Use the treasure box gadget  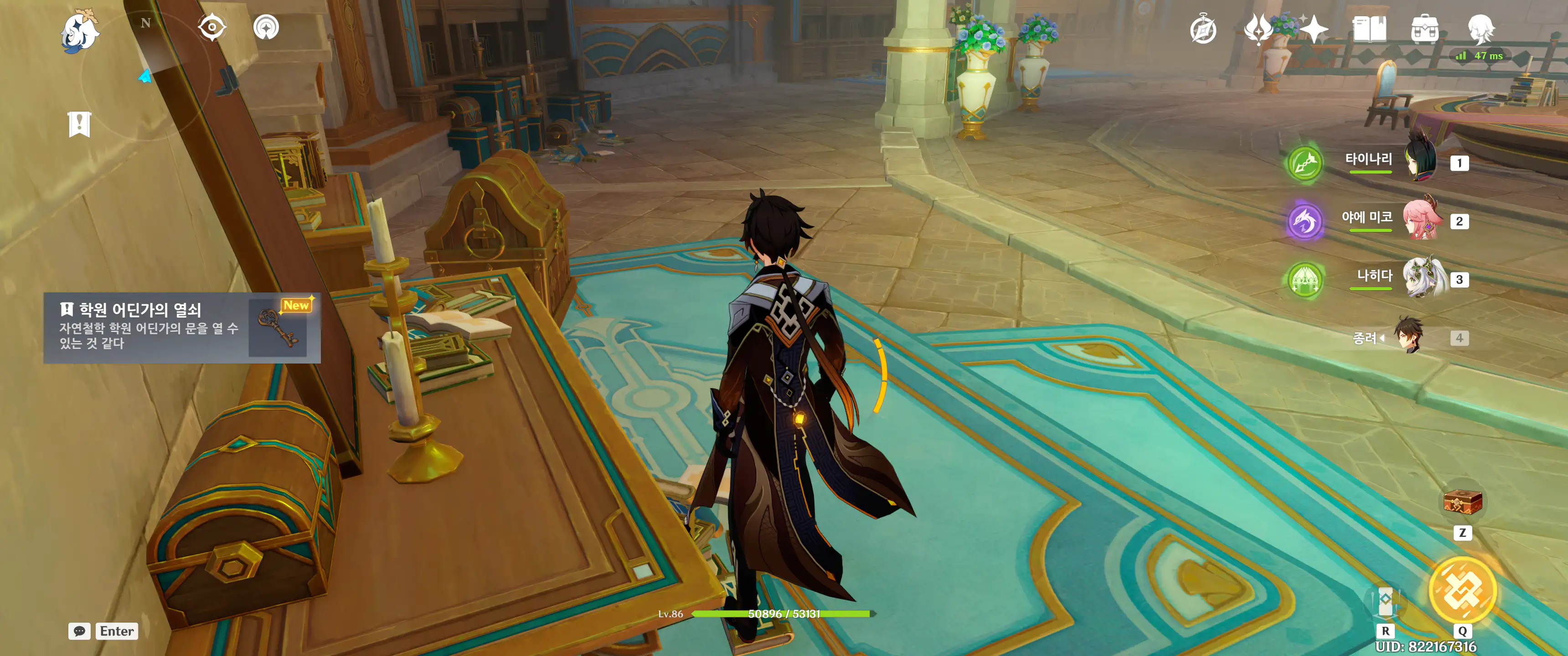[1462, 502]
